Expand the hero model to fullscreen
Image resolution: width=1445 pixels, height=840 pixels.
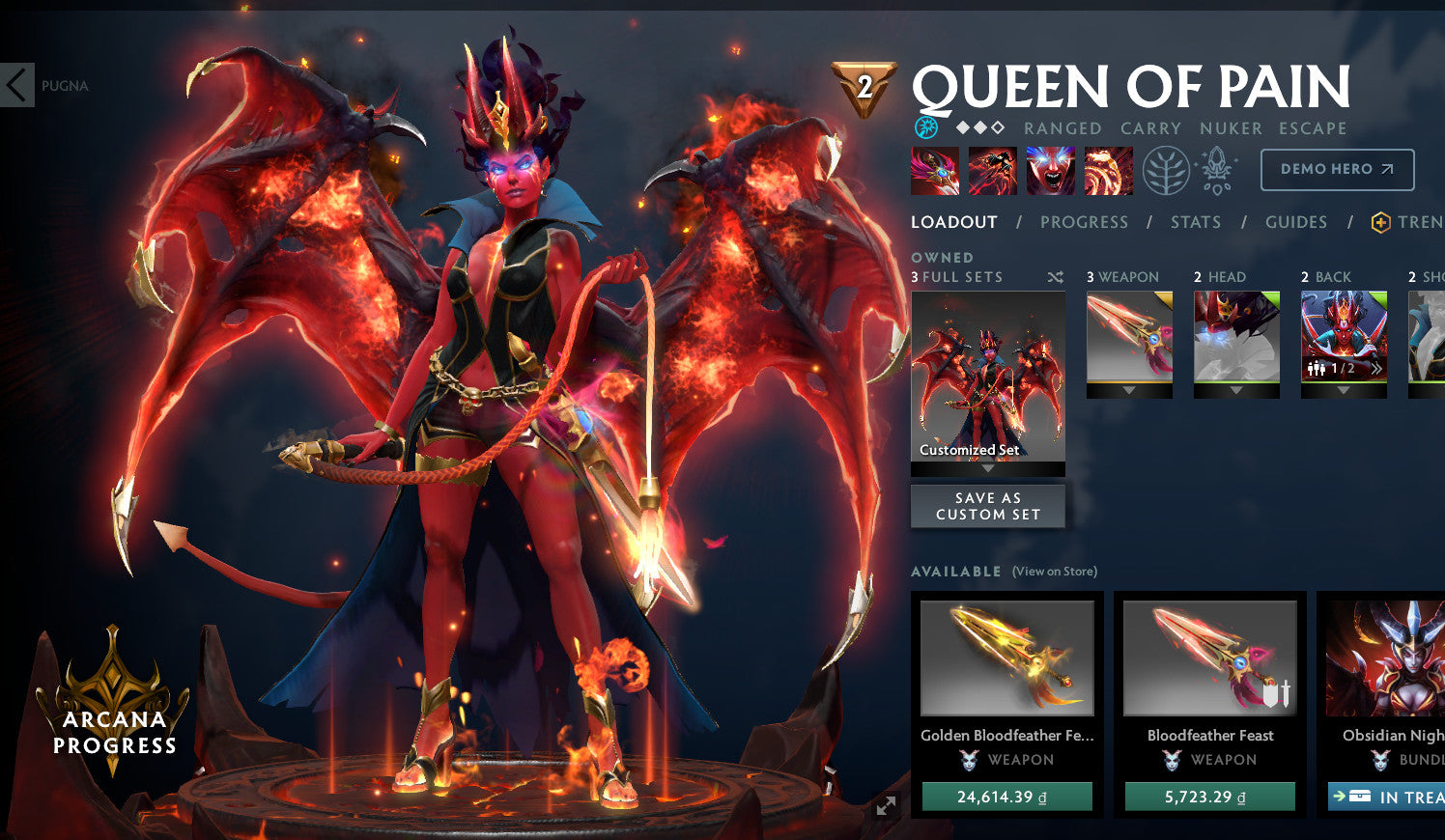(885, 807)
